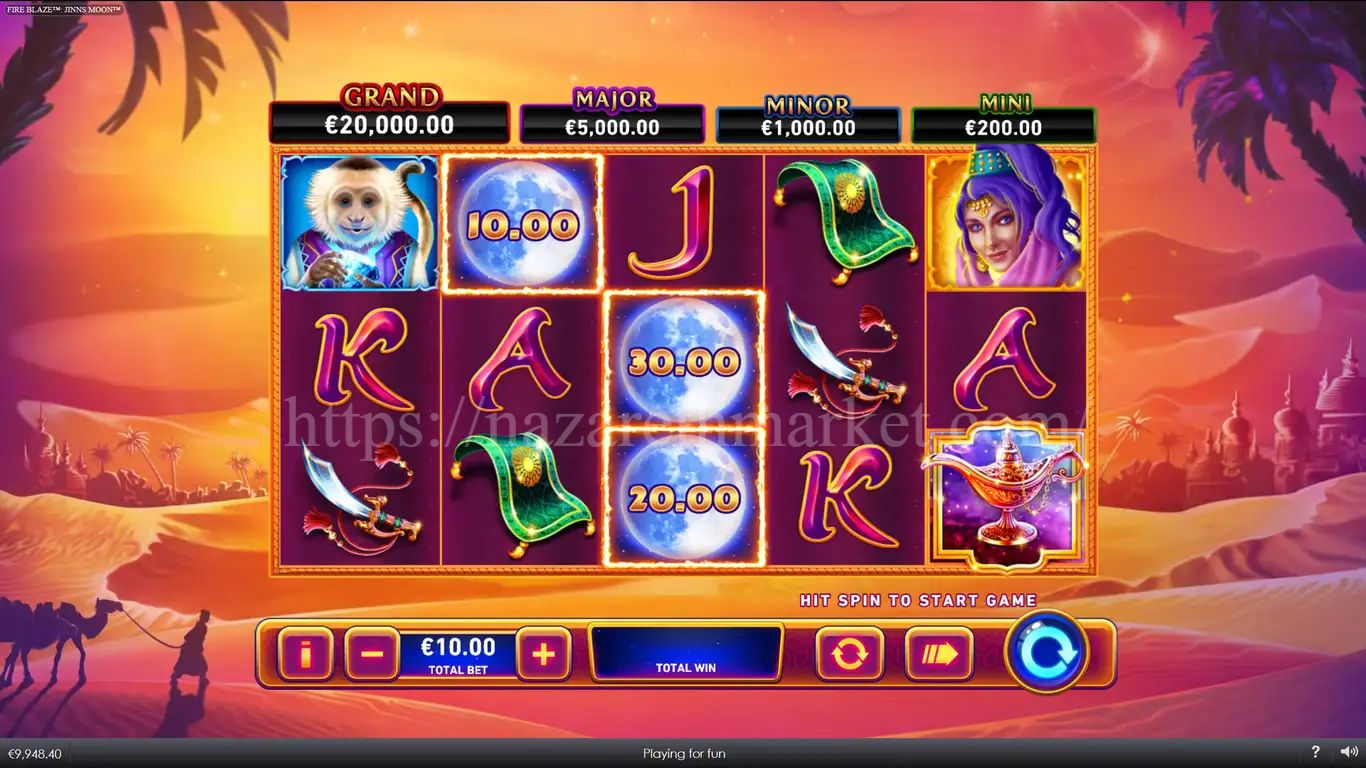Viewport: 1366px width, 768px height.
Task: Toggle the sound speaker icon
Action: (1344, 753)
